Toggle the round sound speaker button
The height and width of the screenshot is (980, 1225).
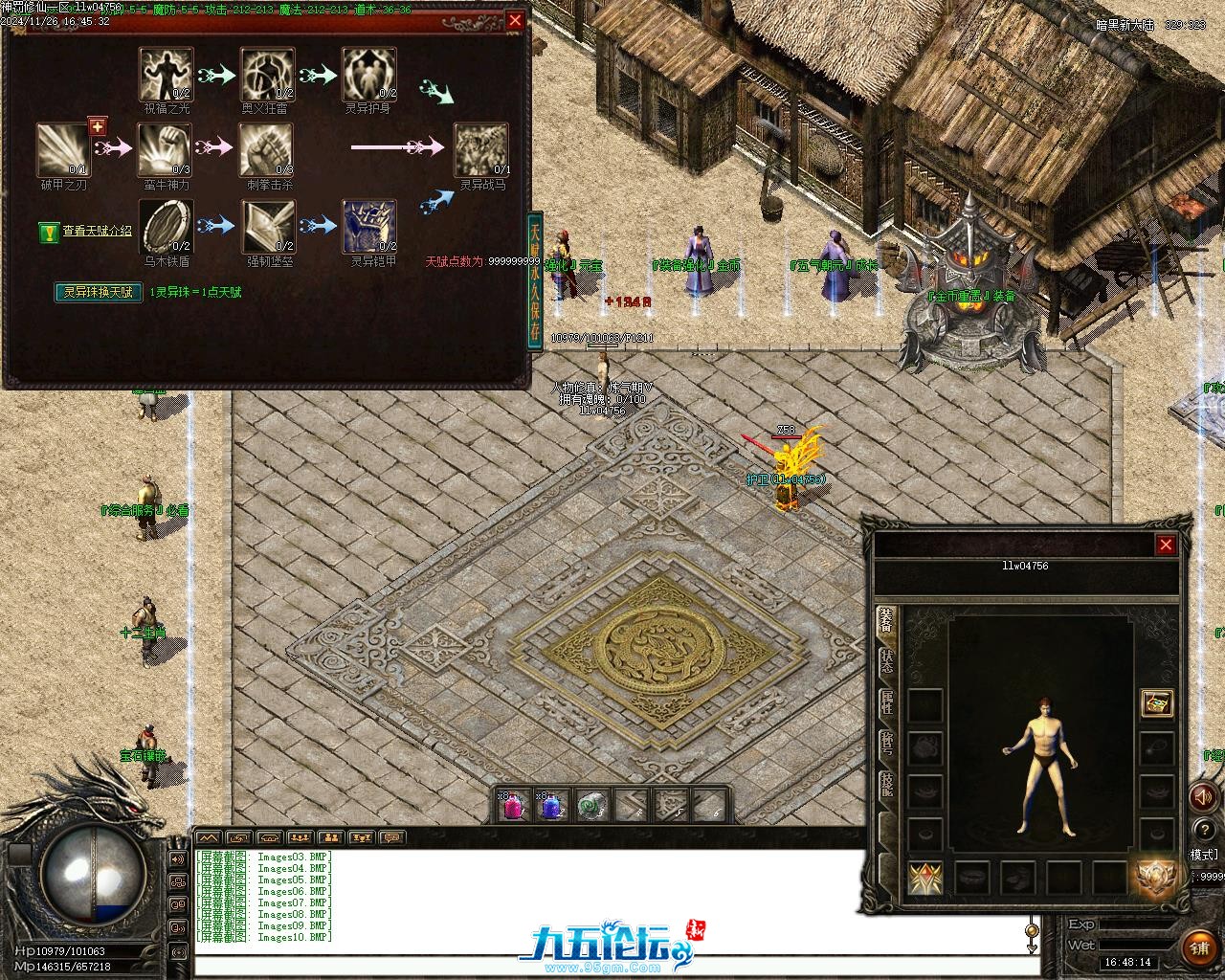click(x=1202, y=796)
